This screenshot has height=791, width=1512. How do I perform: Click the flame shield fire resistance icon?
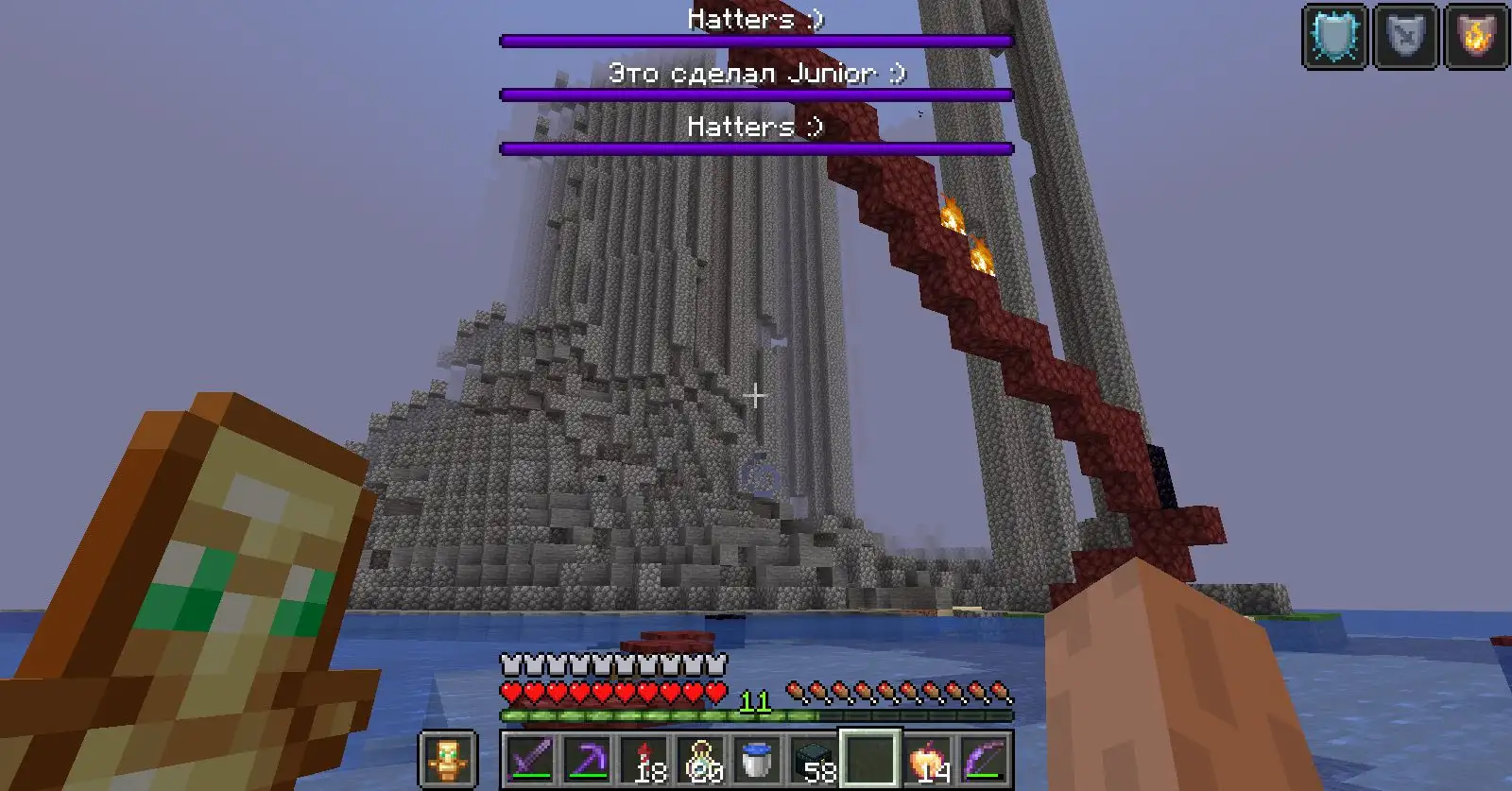(1475, 37)
